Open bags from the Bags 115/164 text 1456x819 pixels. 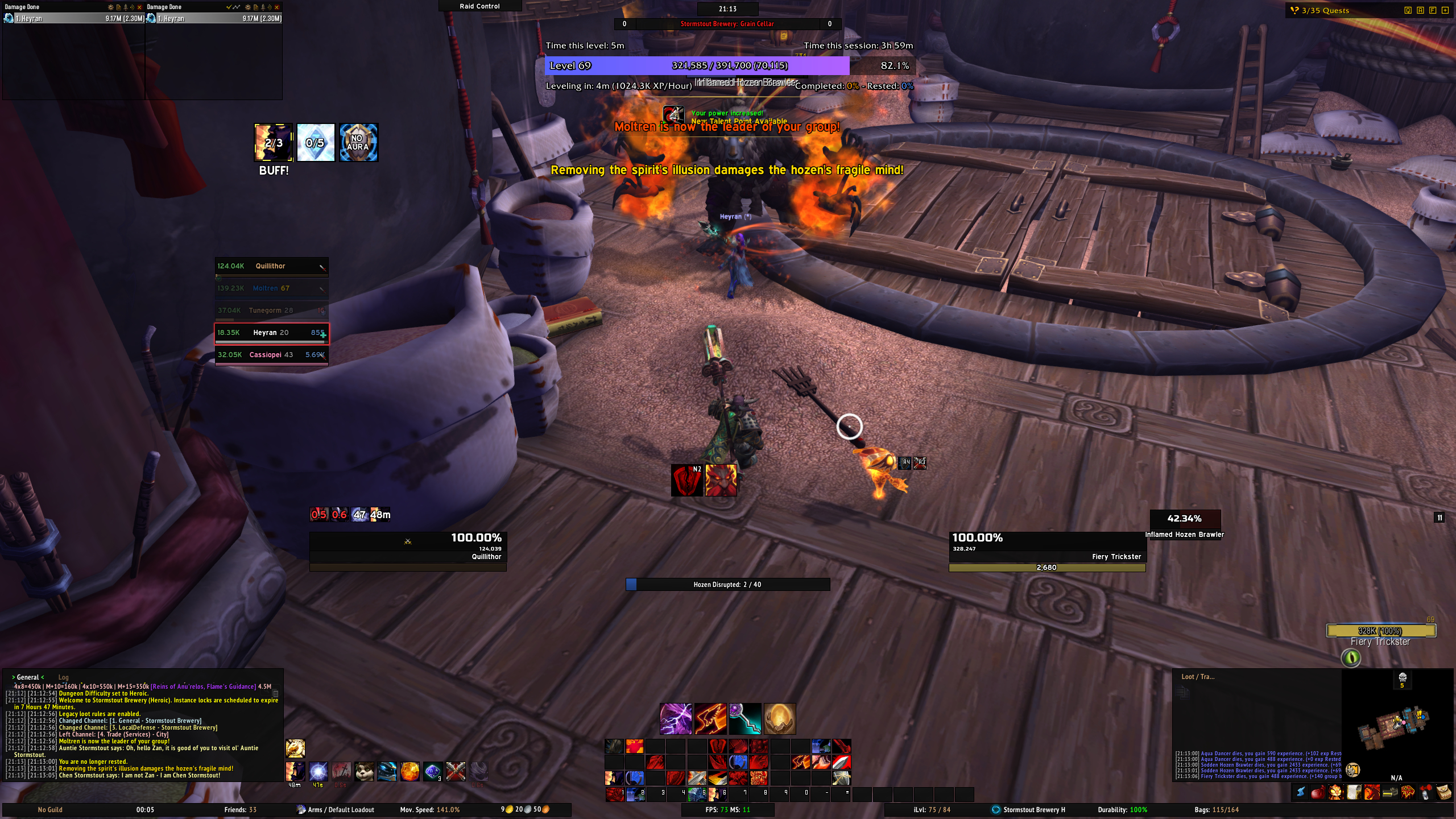pos(1217,810)
